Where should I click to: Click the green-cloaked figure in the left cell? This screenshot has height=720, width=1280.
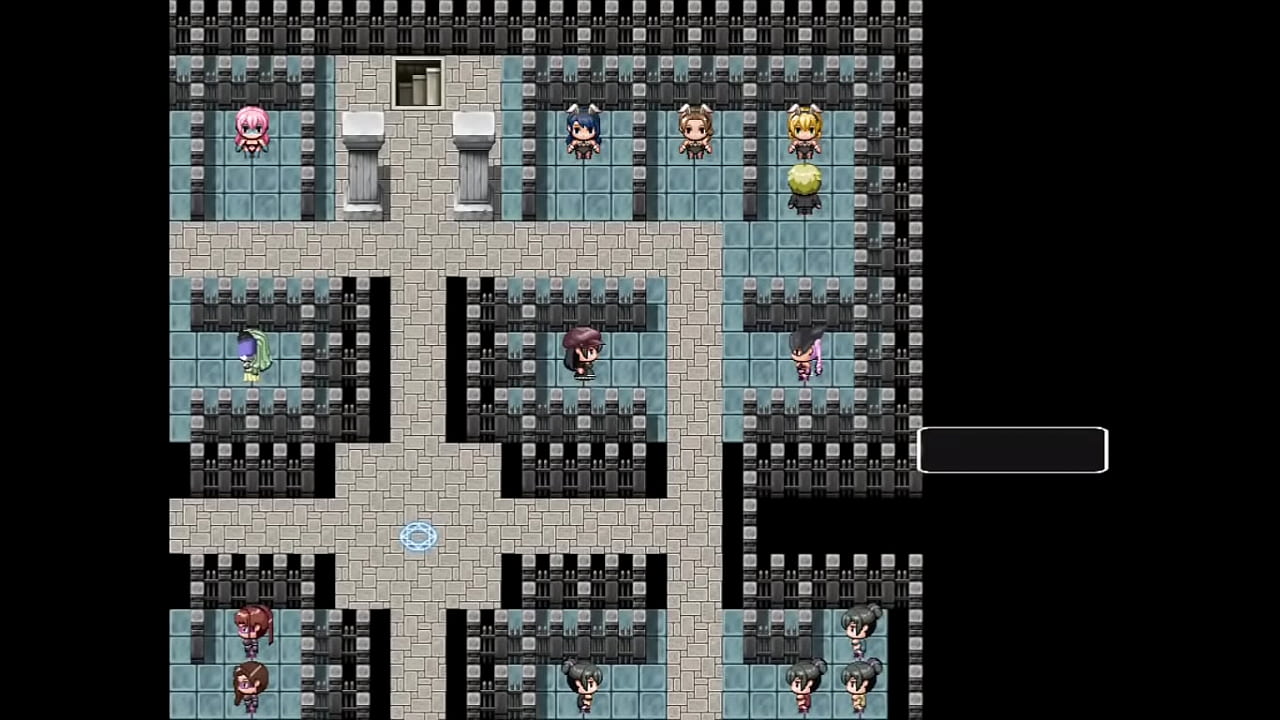255,355
